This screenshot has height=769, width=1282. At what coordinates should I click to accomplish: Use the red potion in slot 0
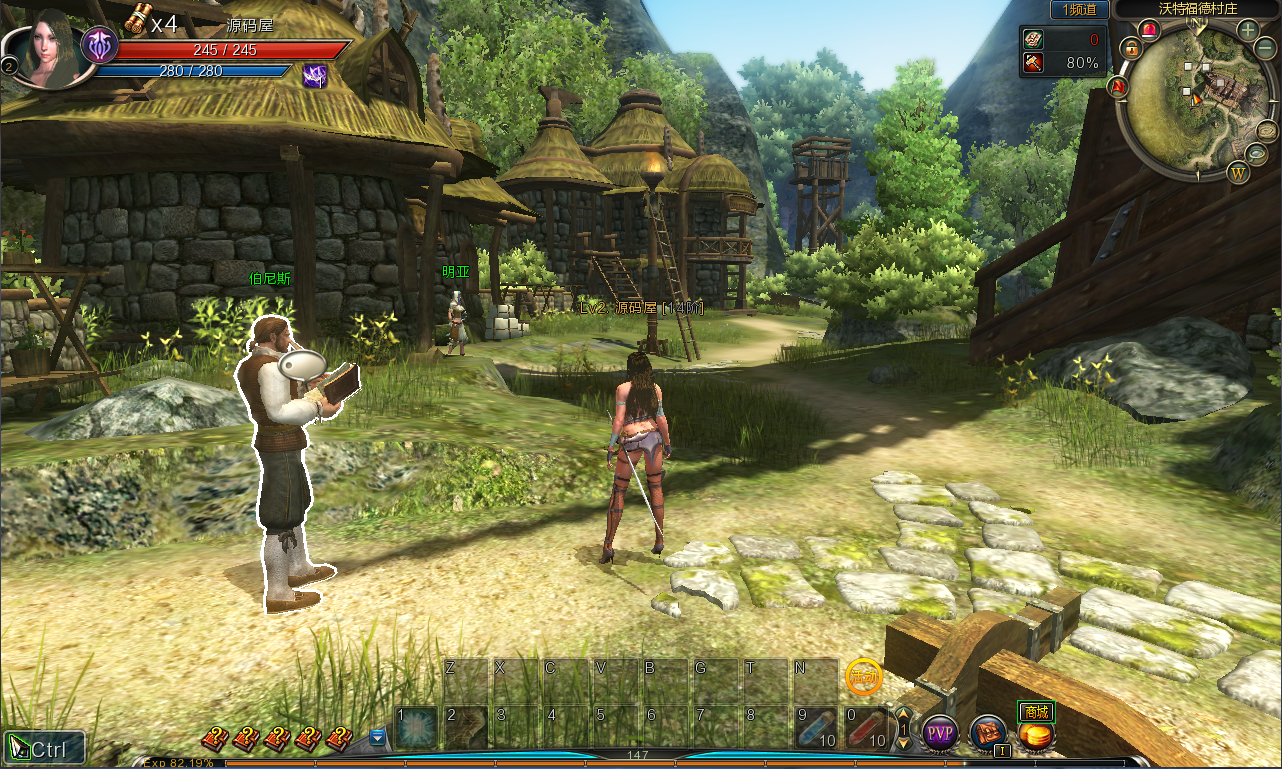pos(866,728)
